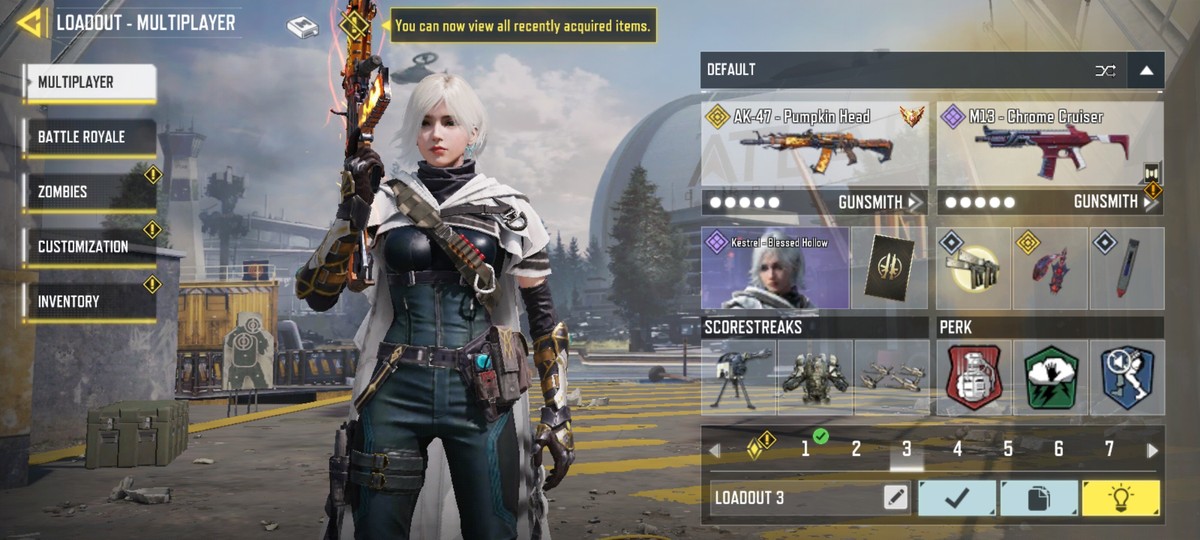Screen dimensions: 1200x540
Task: Select the AK-47 Pumpkin Head primary weapon
Action: 815,145
